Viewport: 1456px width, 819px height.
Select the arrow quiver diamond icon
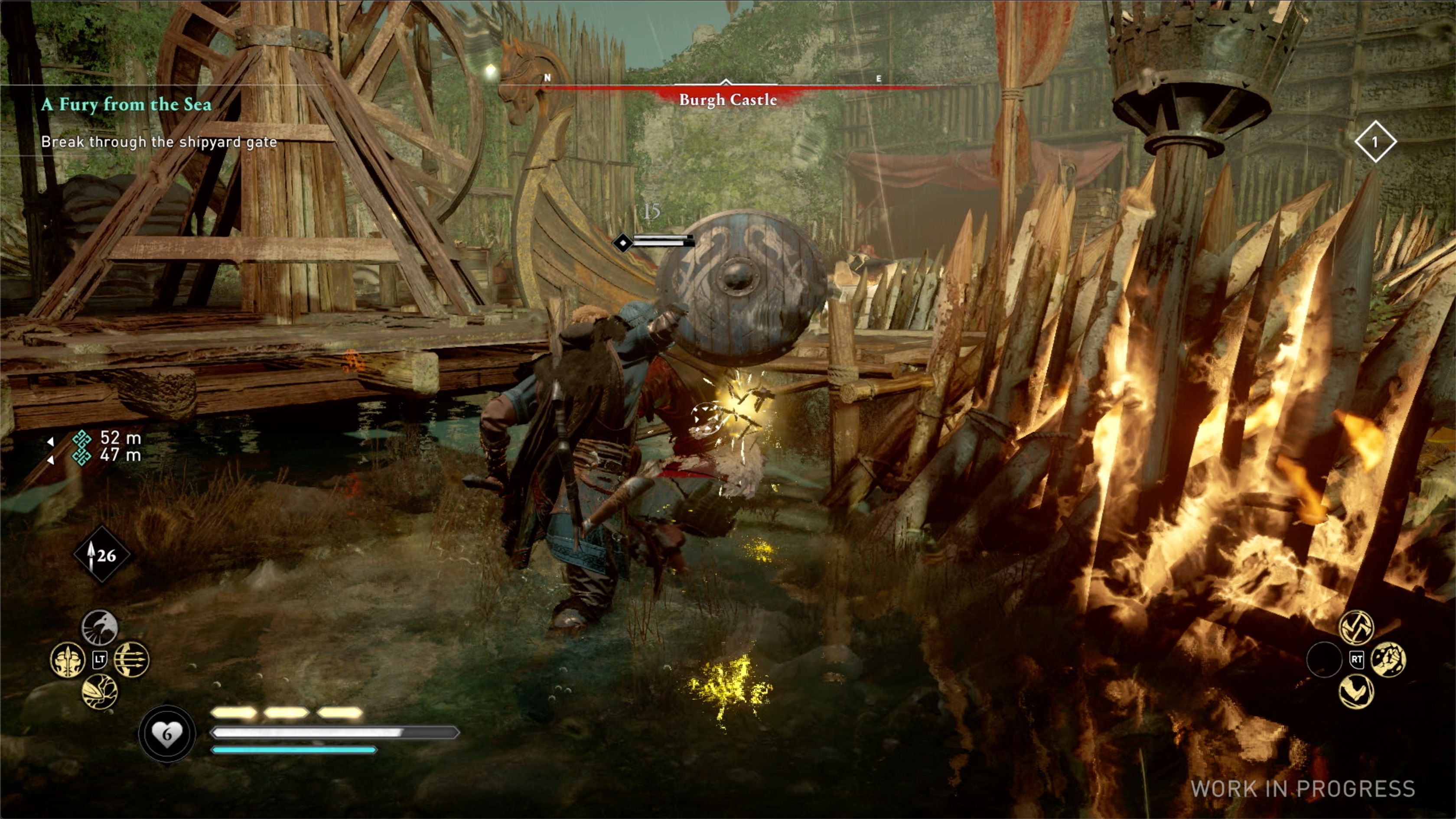click(x=102, y=555)
